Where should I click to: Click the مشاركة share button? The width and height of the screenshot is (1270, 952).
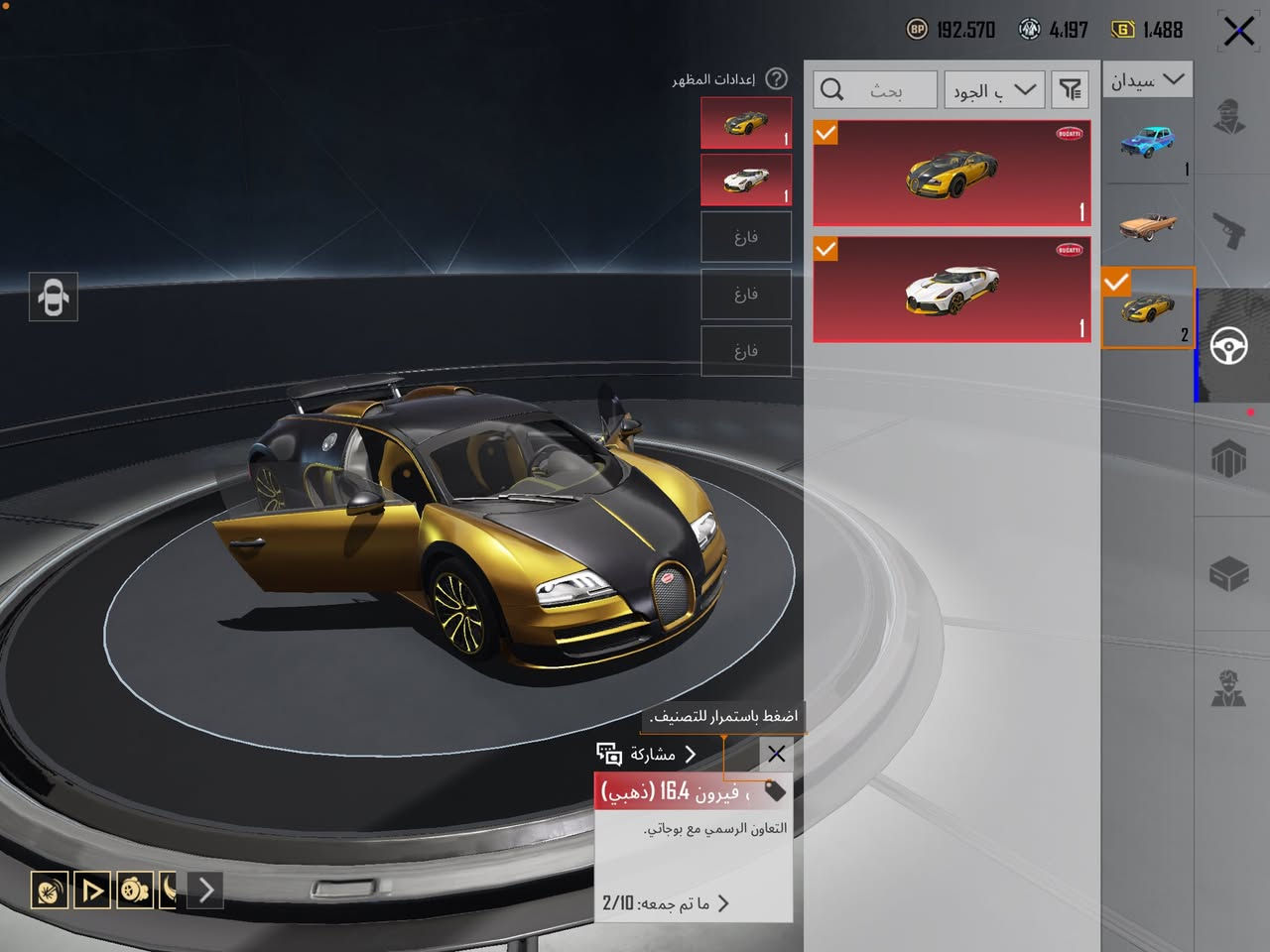[x=647, y=755]
